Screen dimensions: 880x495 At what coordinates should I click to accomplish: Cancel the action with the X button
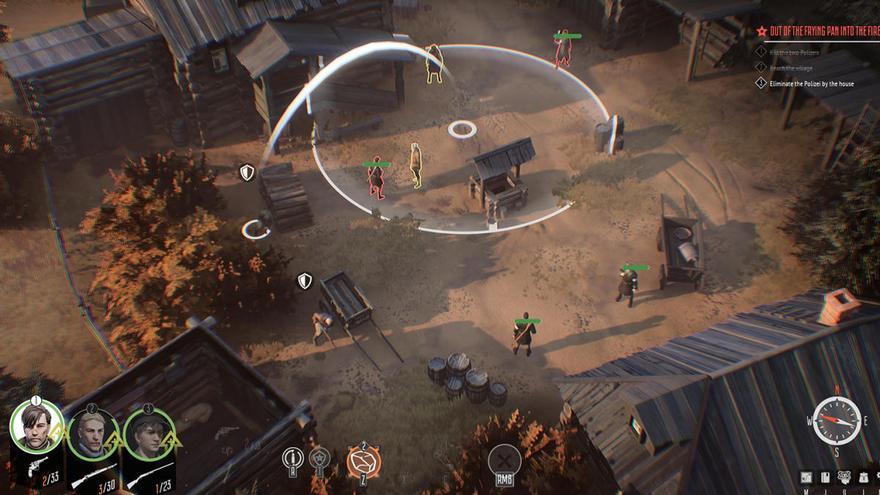(505, 461)
